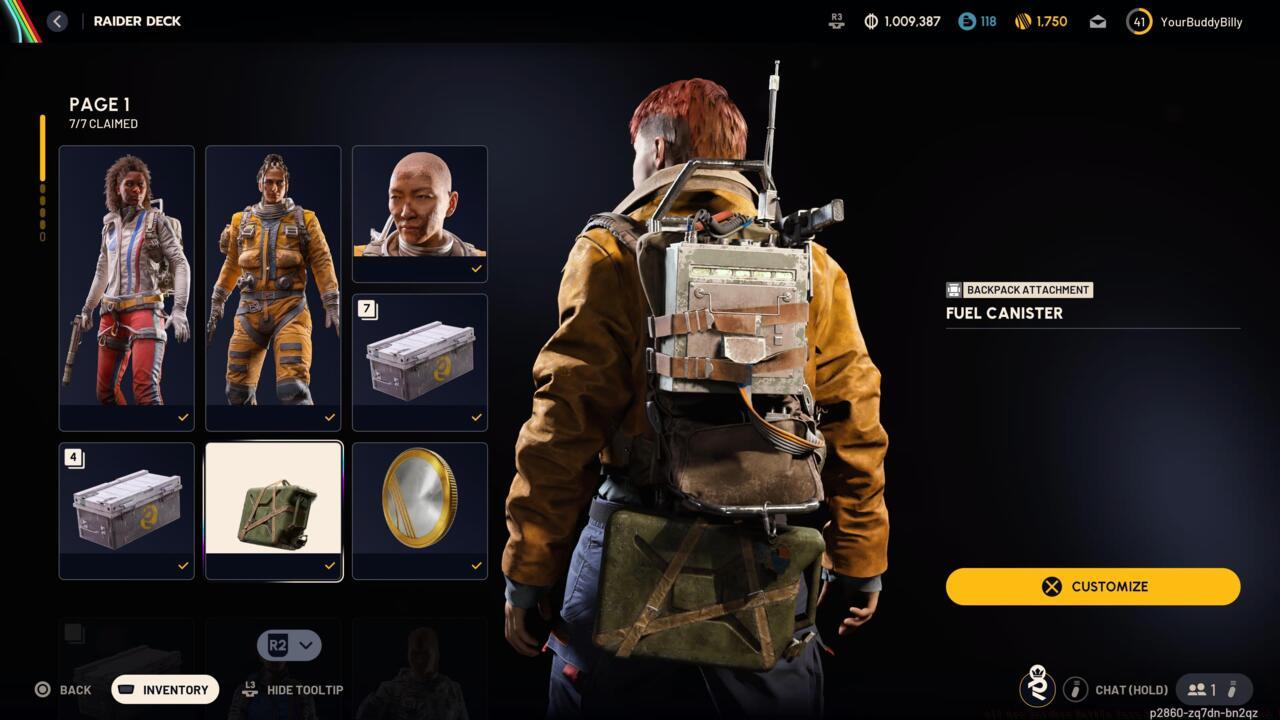Open Chat by clicking Chat (Hold)
This screenshot has height=720, width=1280.
(x=1130, y=689)
